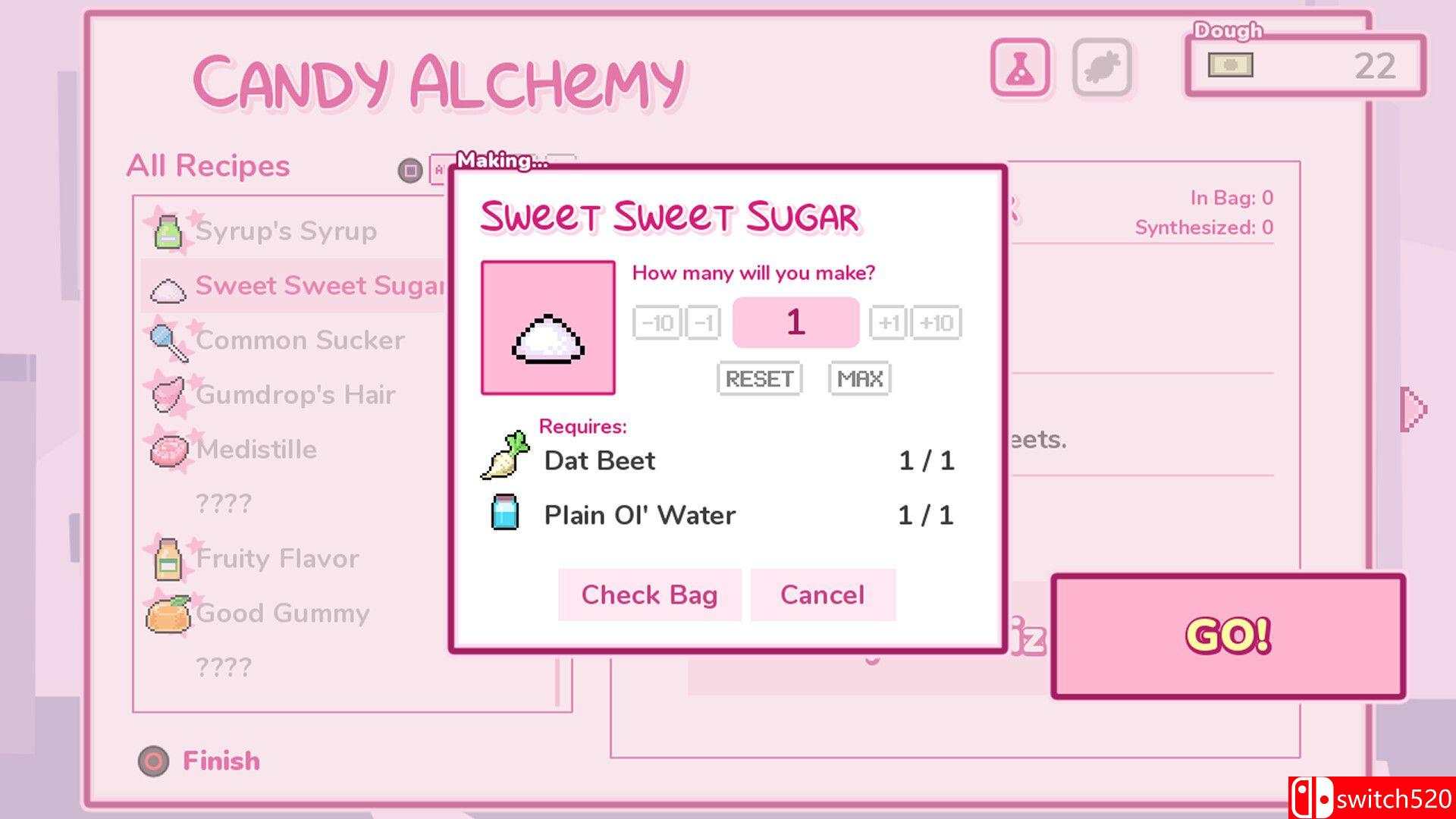Click the +10 quantity stepper
The width and height of the screenshot is (1456, 819).
(937, 322)
